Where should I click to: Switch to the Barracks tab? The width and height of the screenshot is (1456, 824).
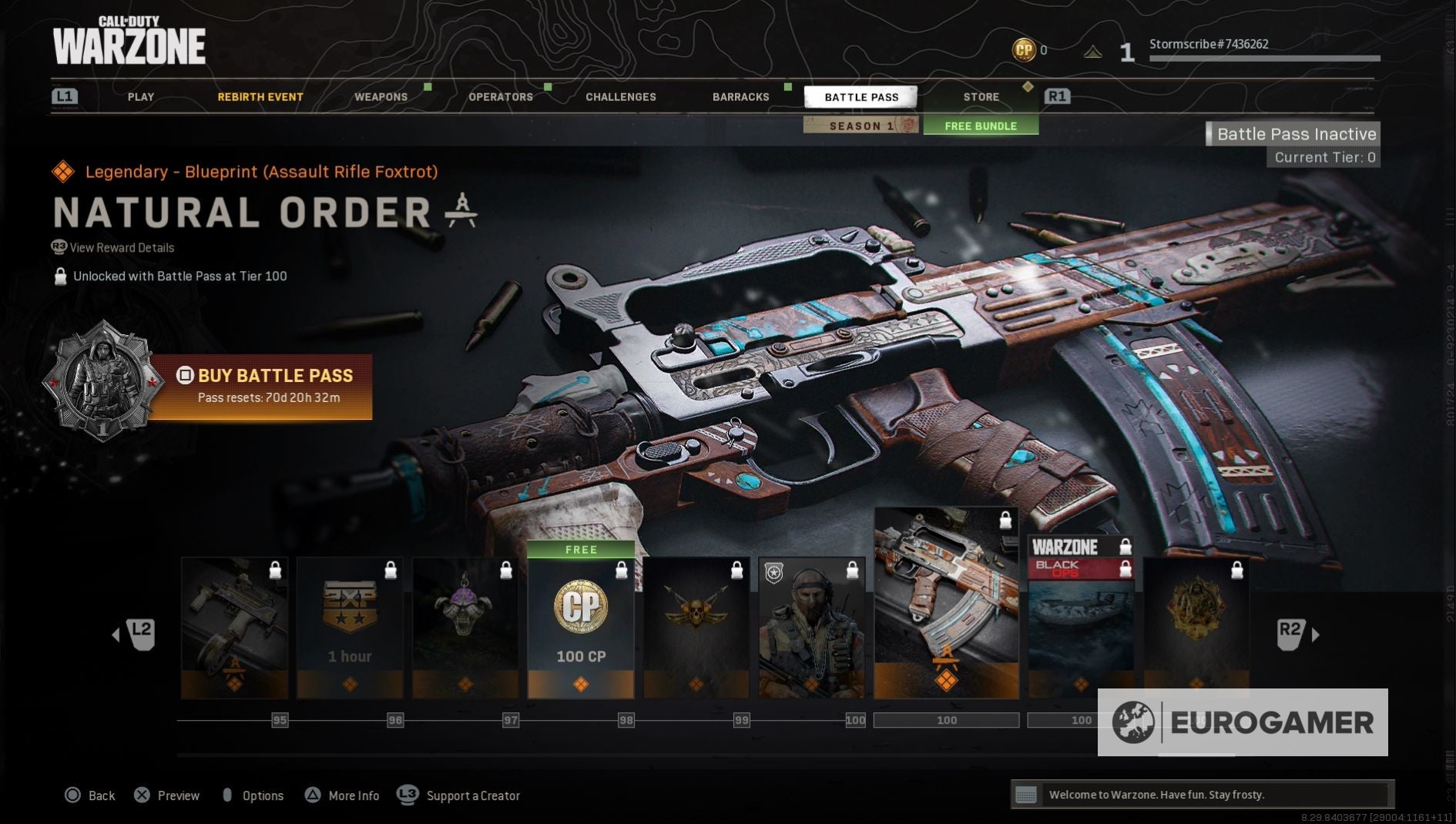point(740,97)
